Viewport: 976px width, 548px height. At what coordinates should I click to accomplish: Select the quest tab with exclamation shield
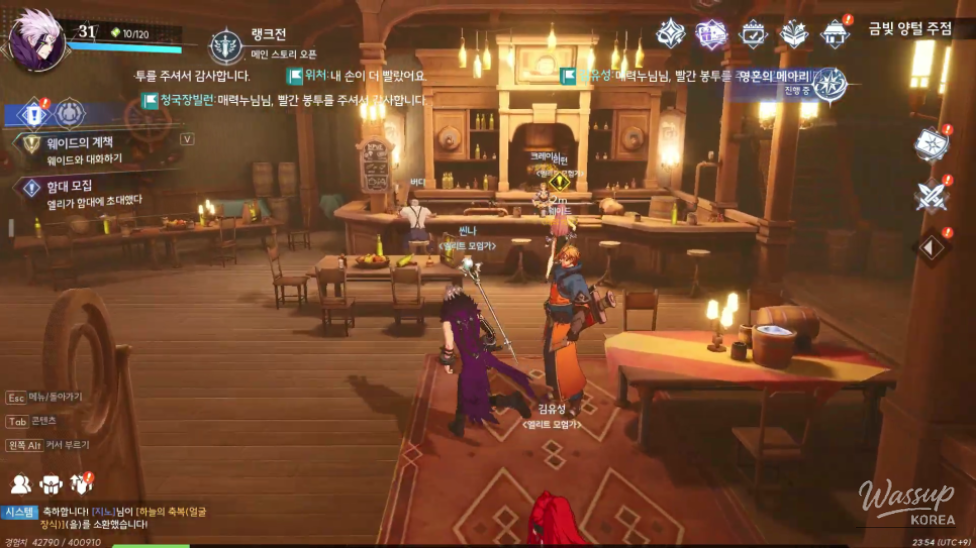click(x=33, y=114)
